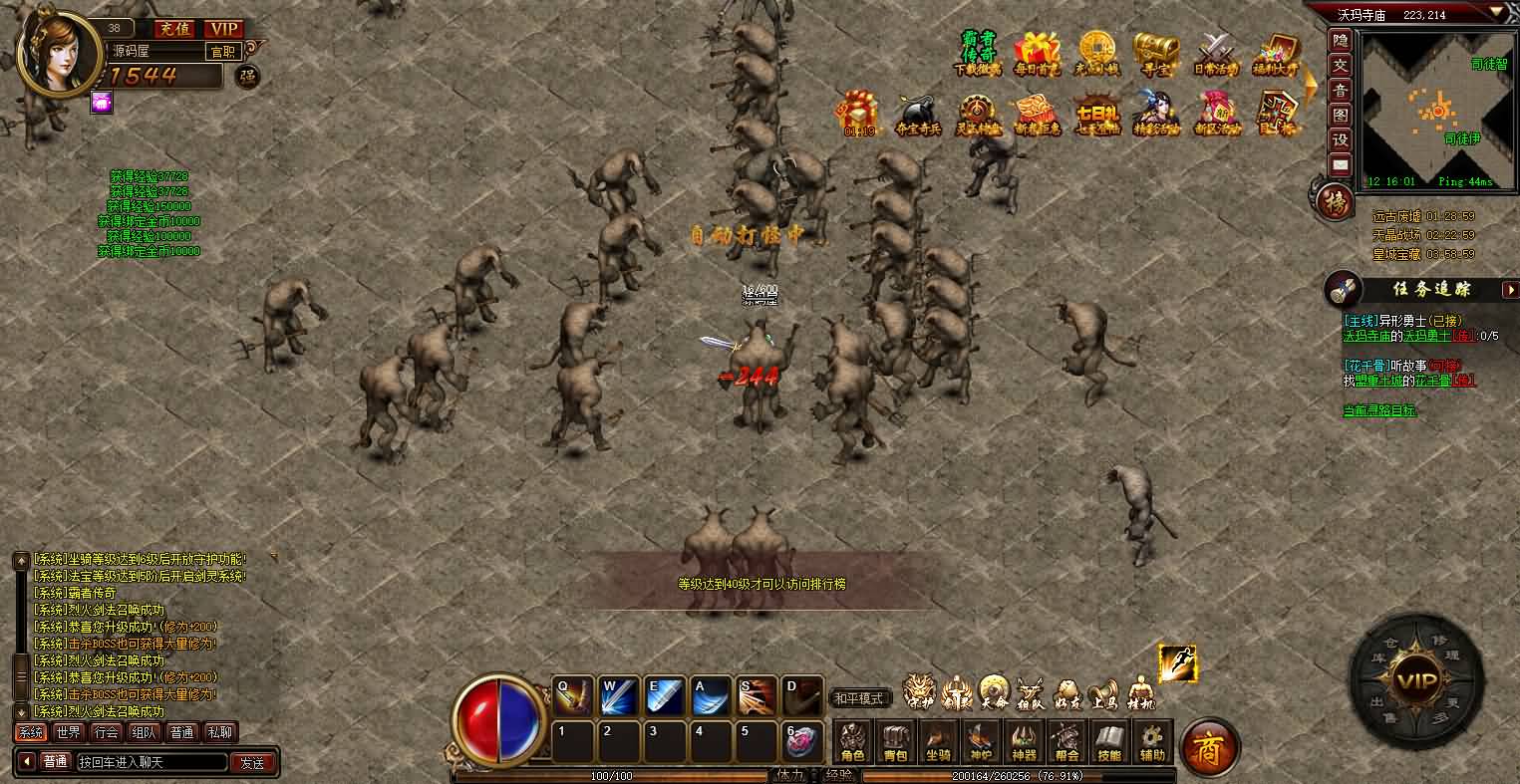Open the 设 settings button beside minimap
Screen dimensions: 1520x784
(x=1341, y=140)
